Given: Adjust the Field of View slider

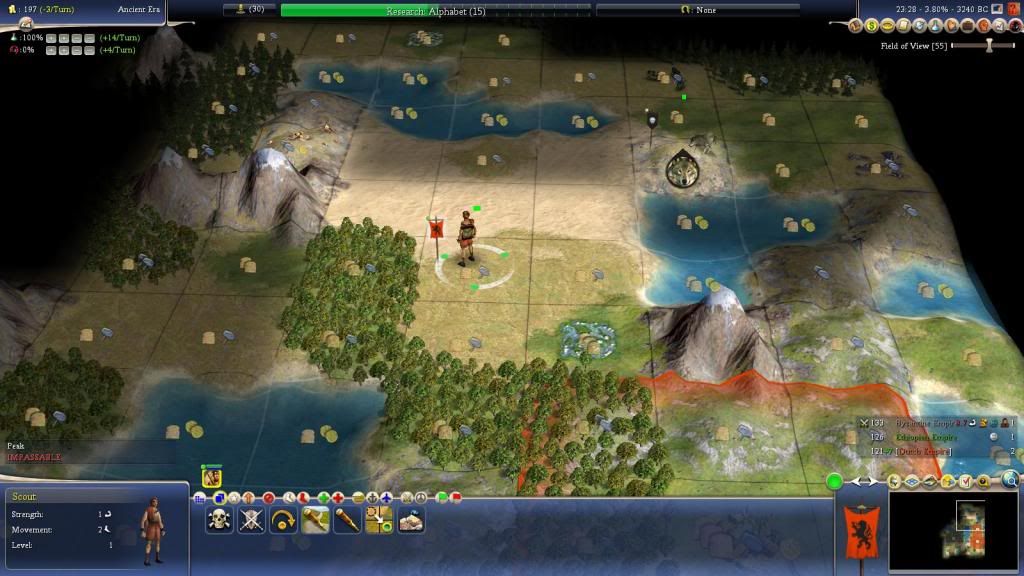Looking at the screenshot, I should click(988, 45).
